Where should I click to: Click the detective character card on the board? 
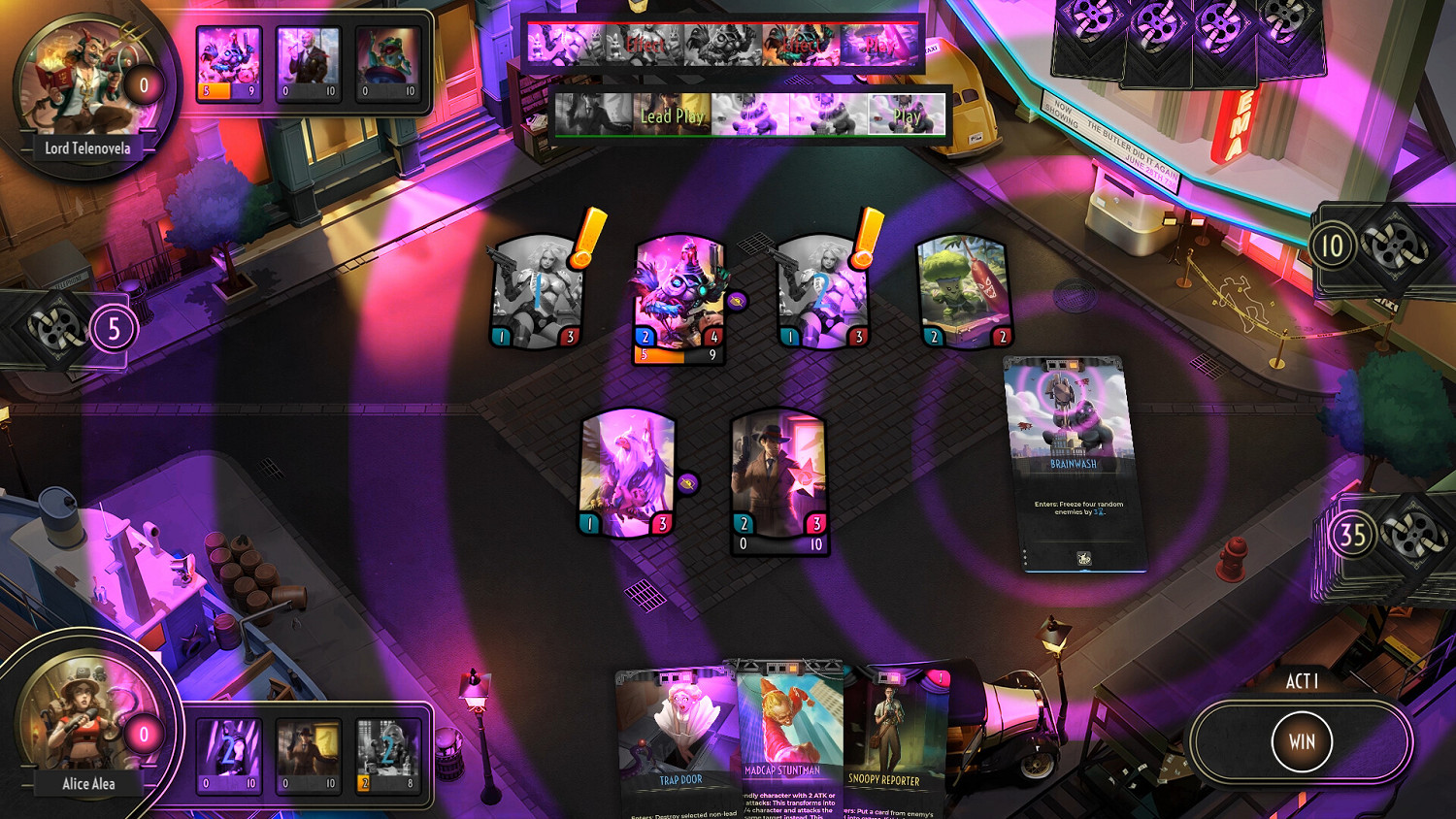tap(778, 475)
